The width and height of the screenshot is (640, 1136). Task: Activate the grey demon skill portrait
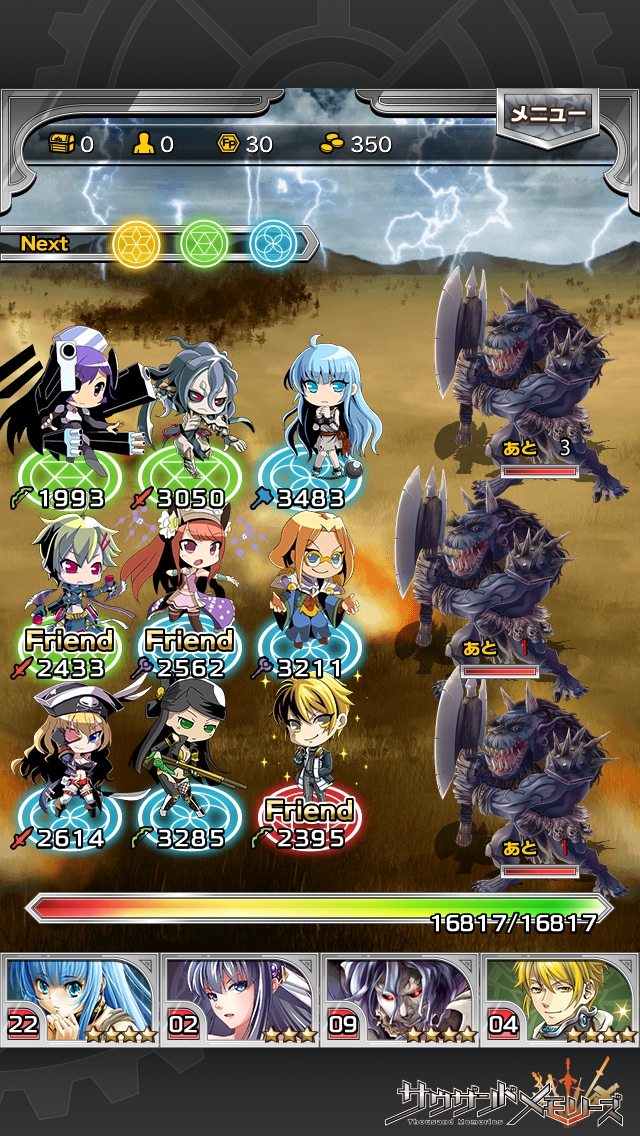[400, 999]
